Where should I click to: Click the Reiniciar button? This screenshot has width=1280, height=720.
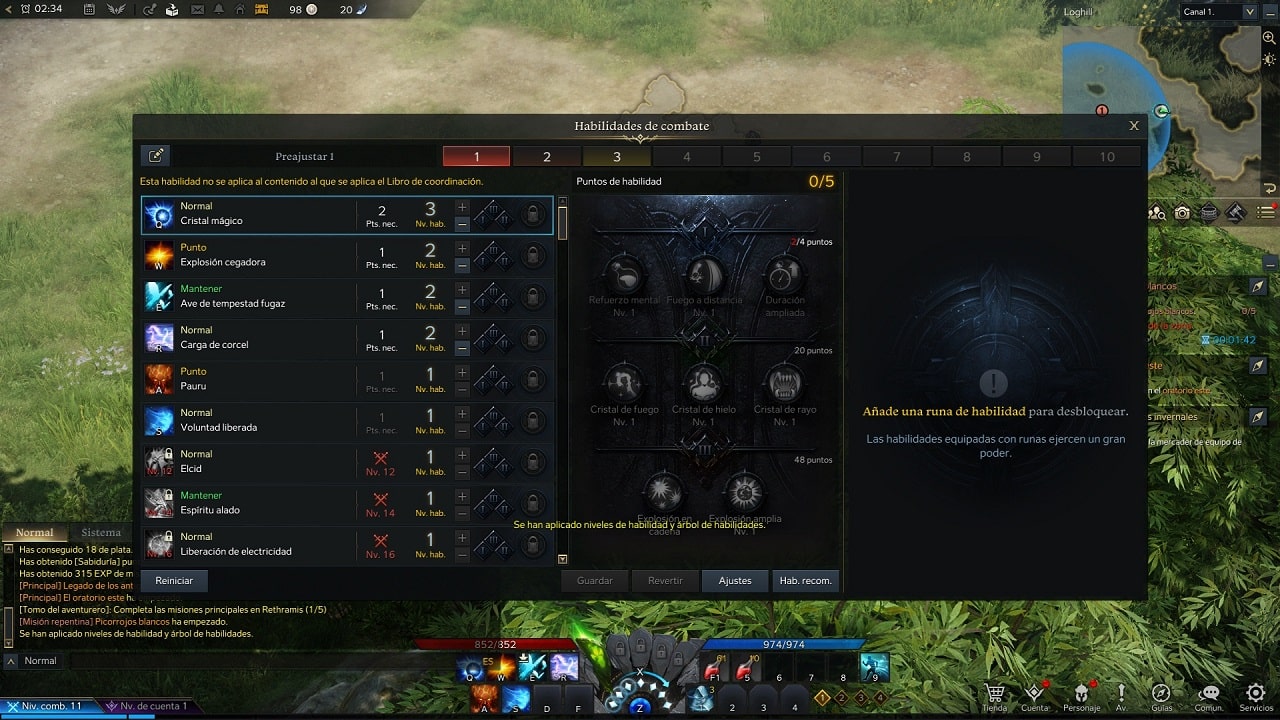click(x=174, y=580)
